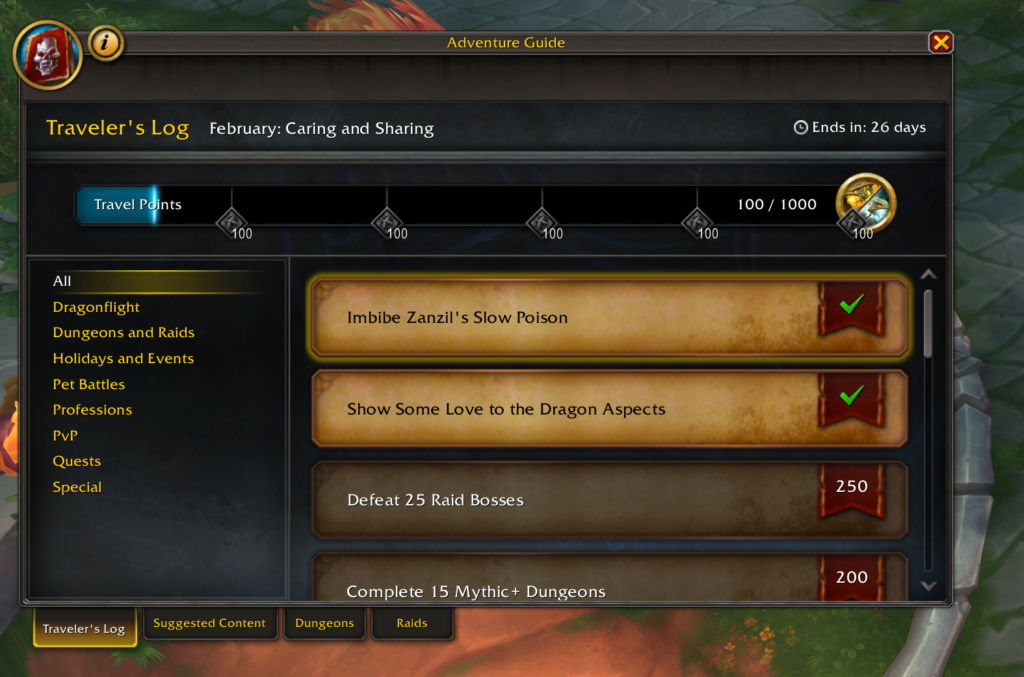Viewport: 1024px width, 677px height.
Task: Click the activity list's scroll down arrow
Action: click(928, 586)
